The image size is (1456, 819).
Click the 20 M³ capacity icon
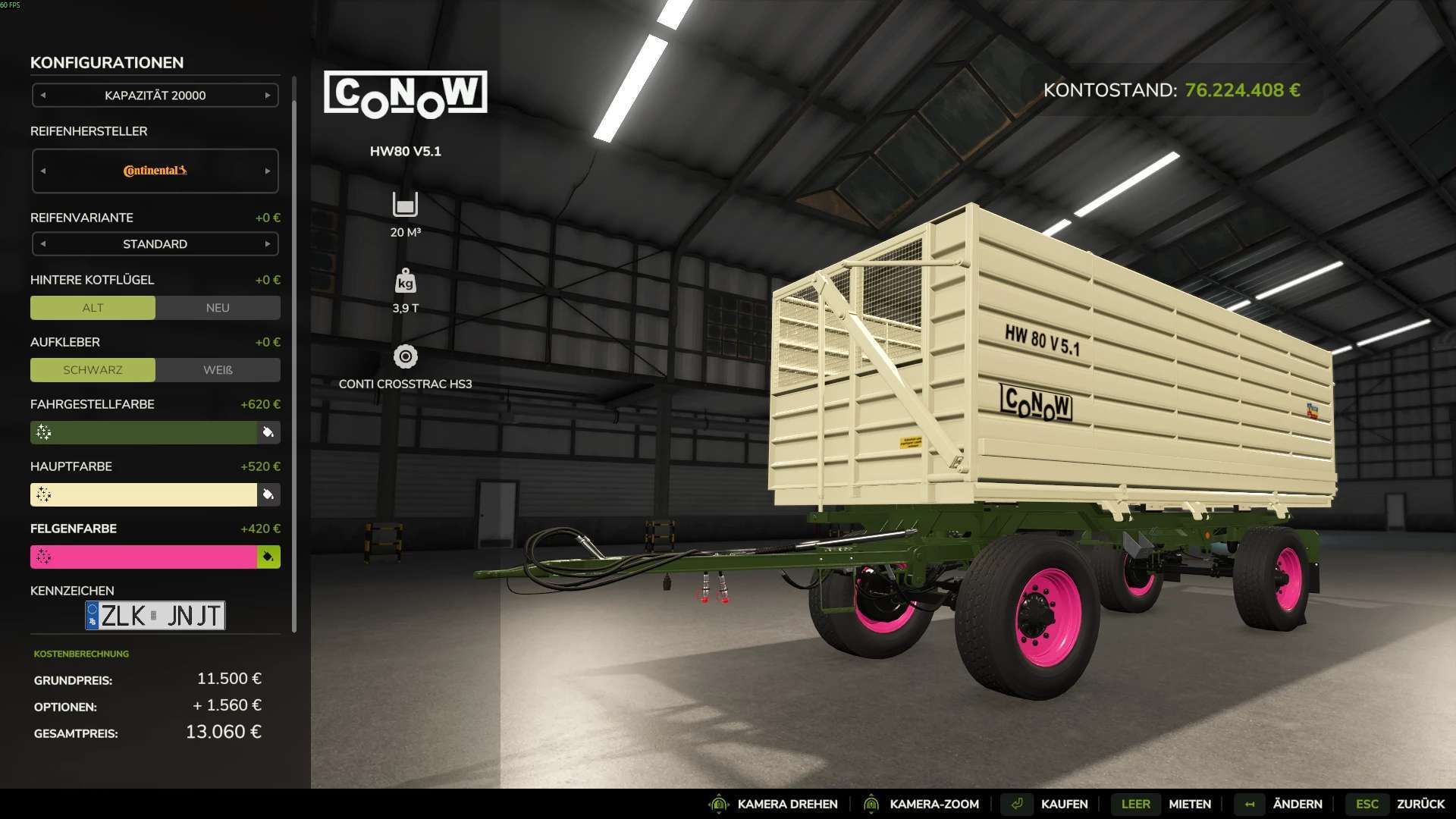[x=406, y=205]
